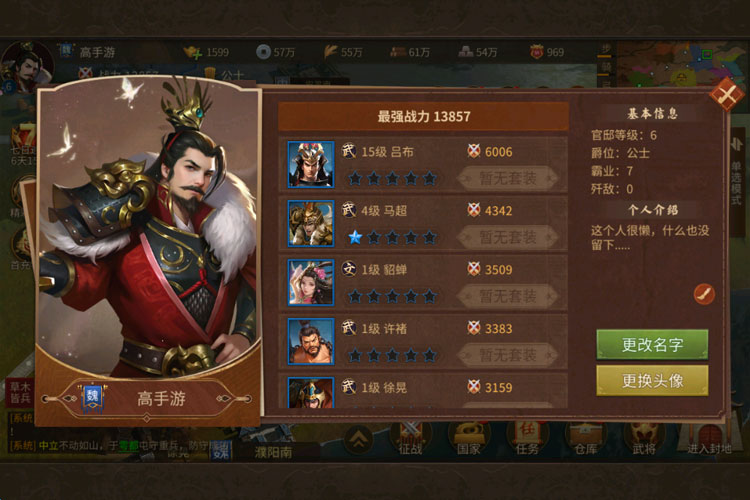Open 马超's 暂无套装 equipment set slot
The image size is (750, 500).
point(508,237)
